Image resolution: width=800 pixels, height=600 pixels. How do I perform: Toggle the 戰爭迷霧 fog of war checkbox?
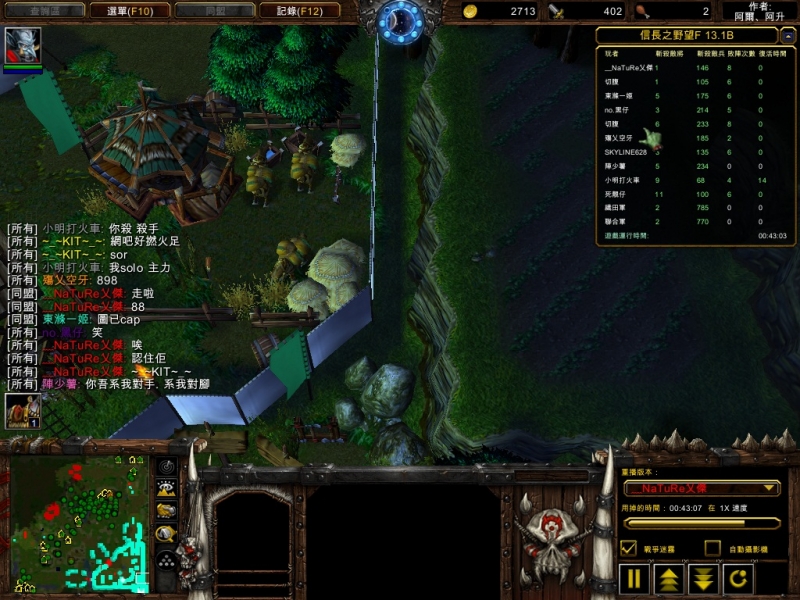pyautogui.click(x=629, y=548)
